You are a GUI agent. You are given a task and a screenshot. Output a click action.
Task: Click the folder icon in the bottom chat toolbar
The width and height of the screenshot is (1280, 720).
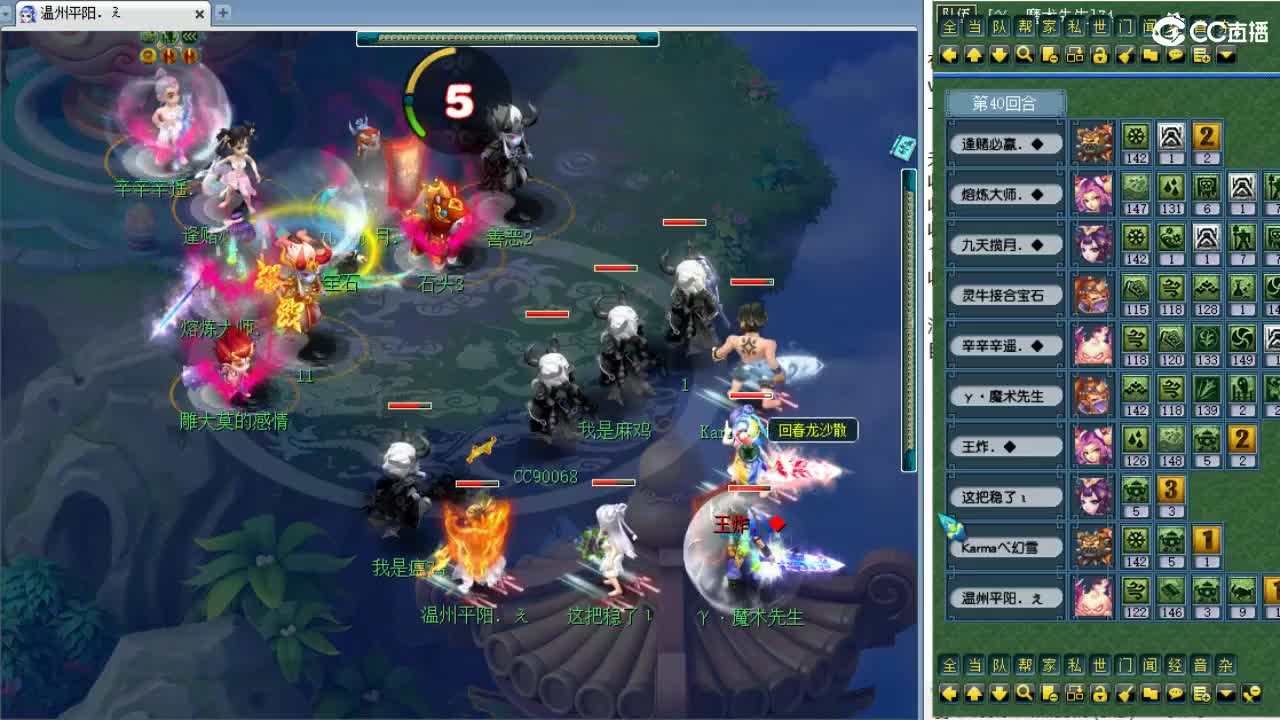click(x=1151, y=692)
